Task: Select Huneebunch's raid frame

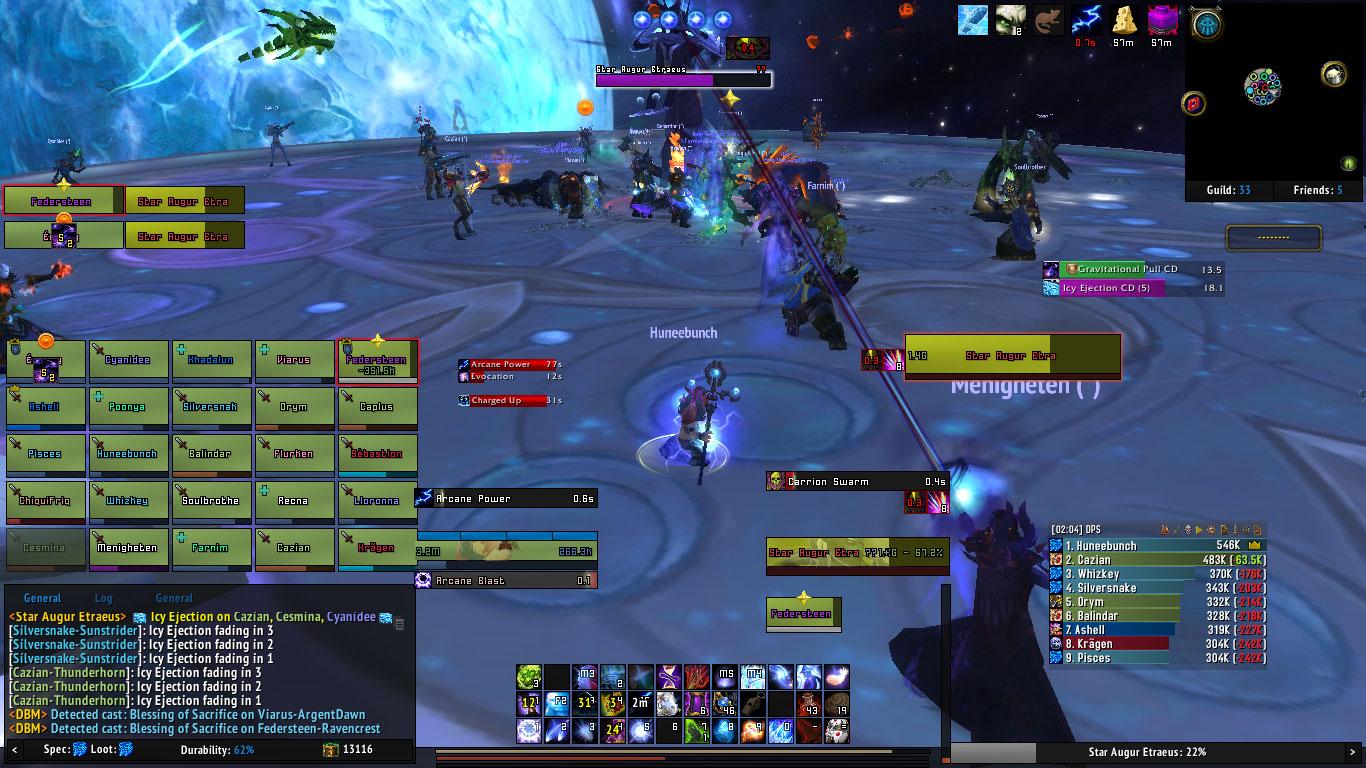Action: click(x=128, y=454)
